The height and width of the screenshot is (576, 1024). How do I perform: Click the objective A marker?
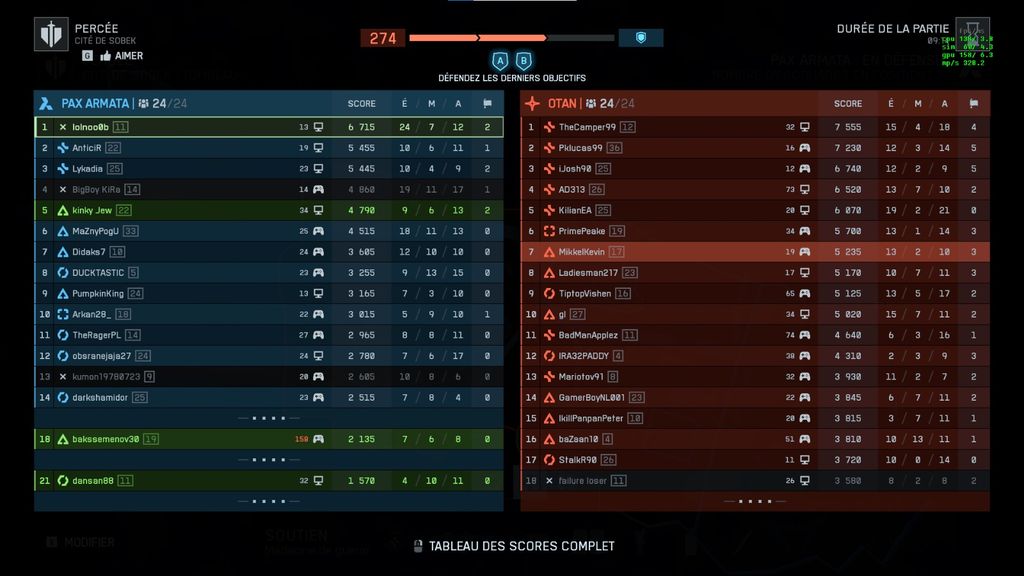(x=500, y=61)
